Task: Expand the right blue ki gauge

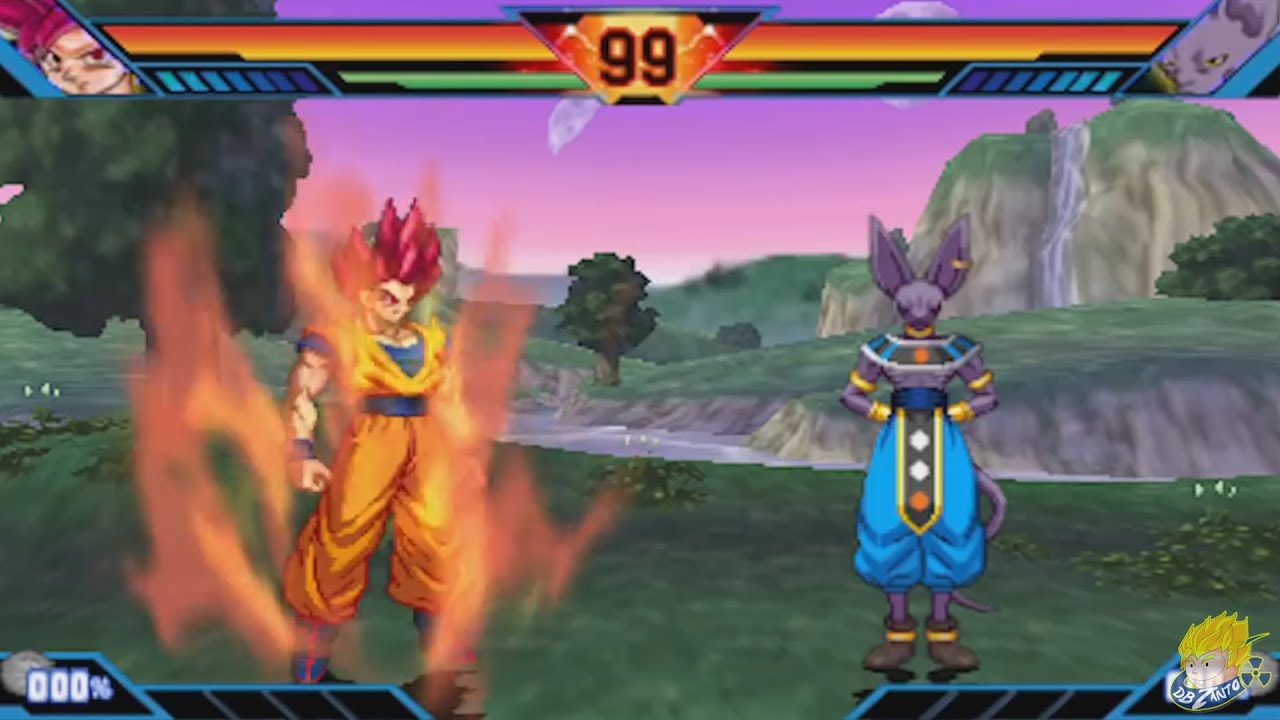Action: tap(1040, 78)
